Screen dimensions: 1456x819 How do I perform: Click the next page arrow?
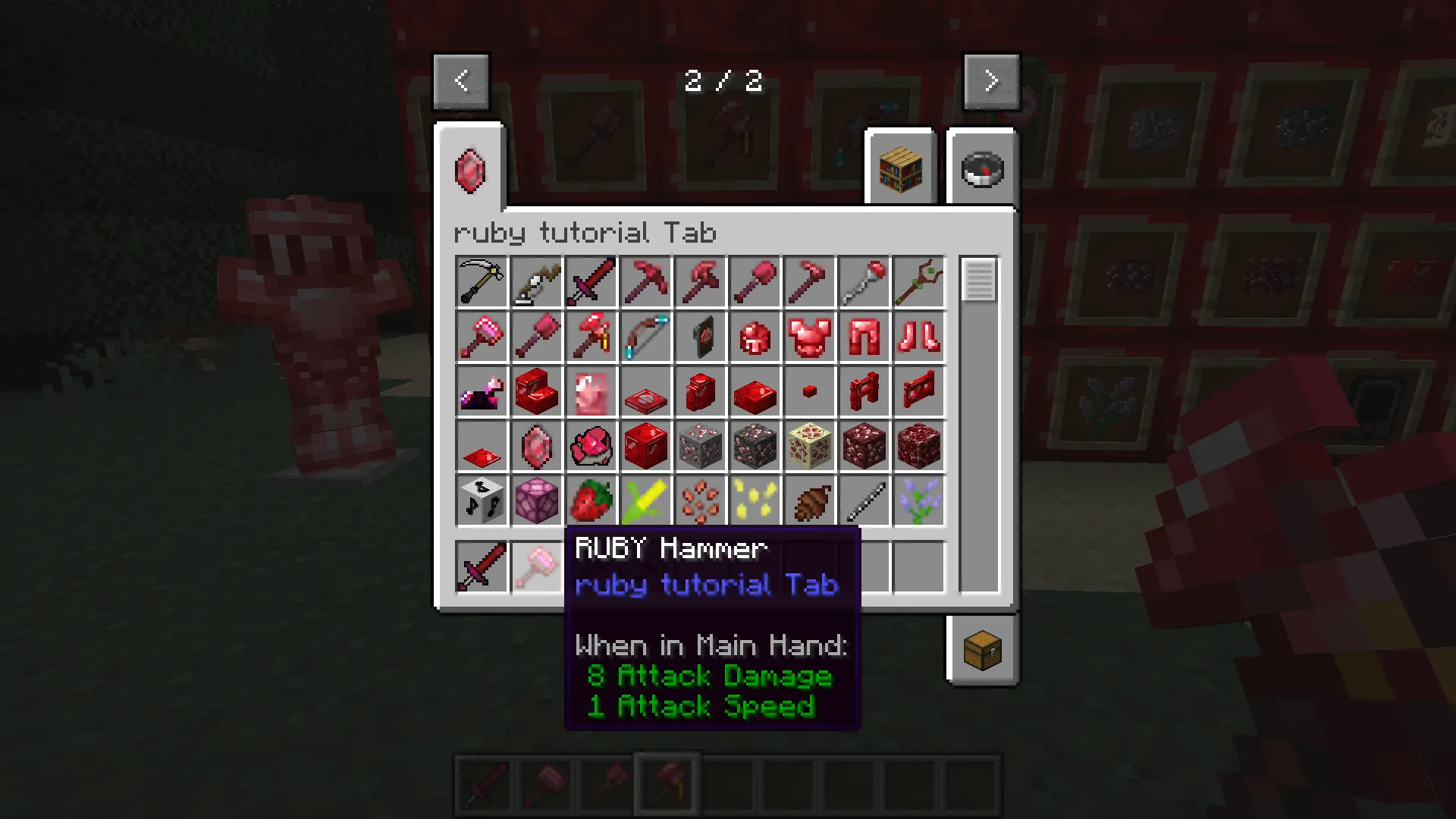991,80
